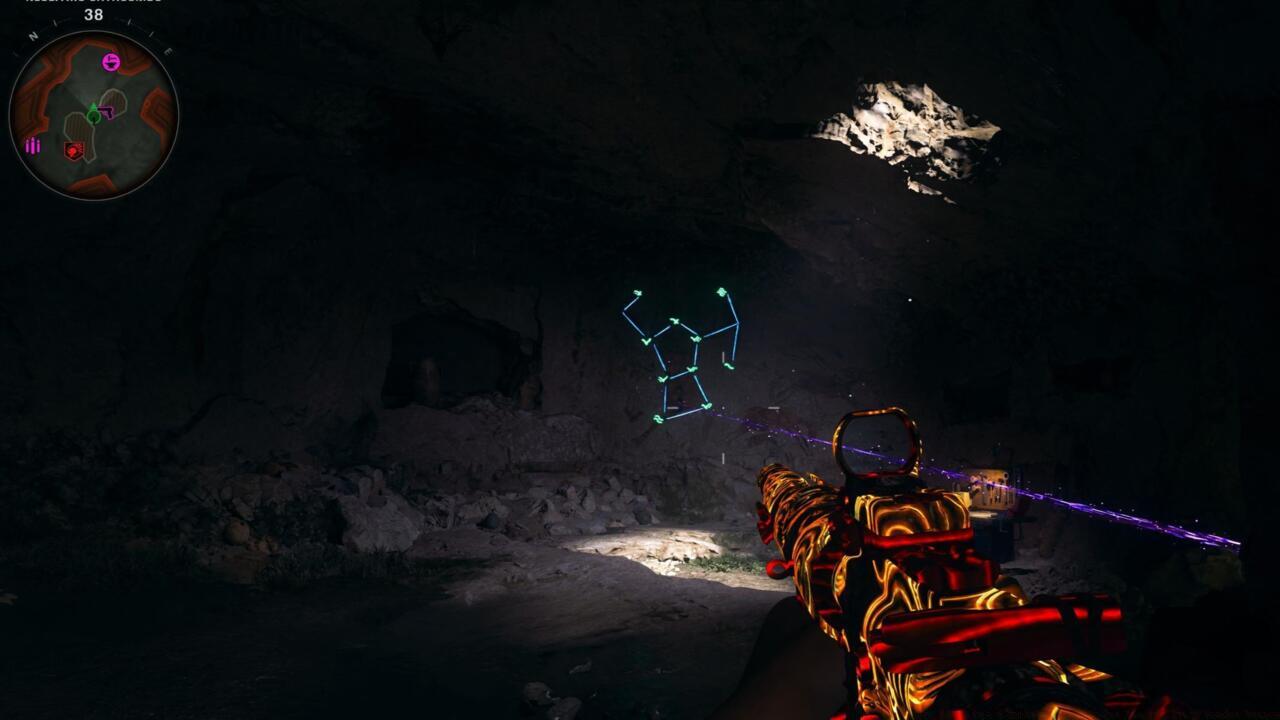
Task: Click the upper-left star symbol in the constellation mural
Action: tap(638, 293)
